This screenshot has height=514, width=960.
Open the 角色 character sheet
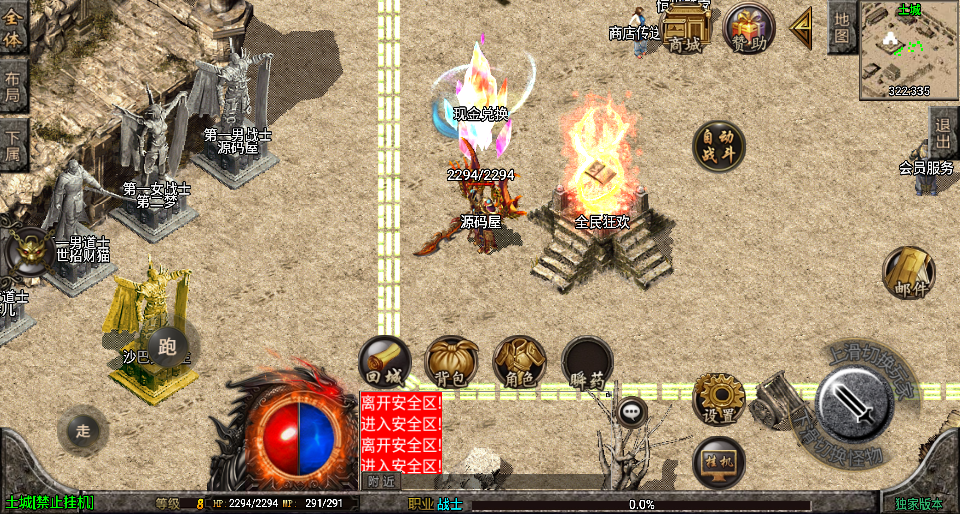pyautogui.click(x=519, y=361)
